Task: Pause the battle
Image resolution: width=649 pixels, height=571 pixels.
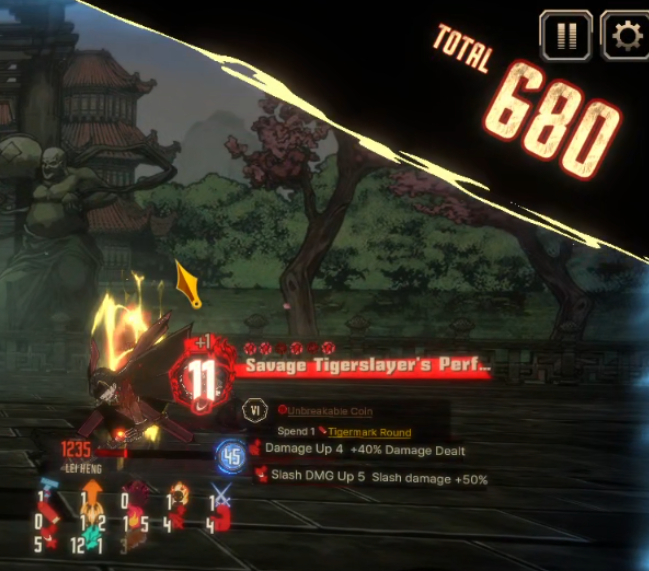Action: pos(566,37)
